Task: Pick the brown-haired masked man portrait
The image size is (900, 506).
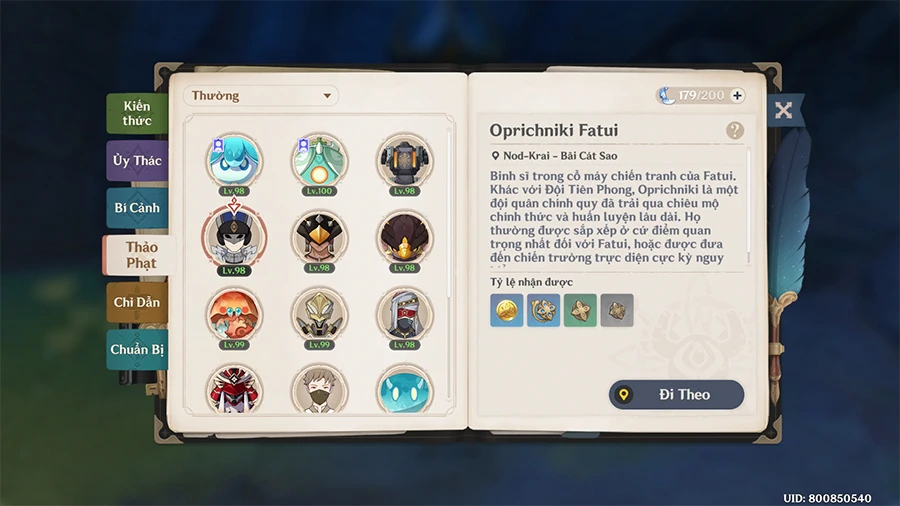Action: pyautogui.click(x=319, y=389)
